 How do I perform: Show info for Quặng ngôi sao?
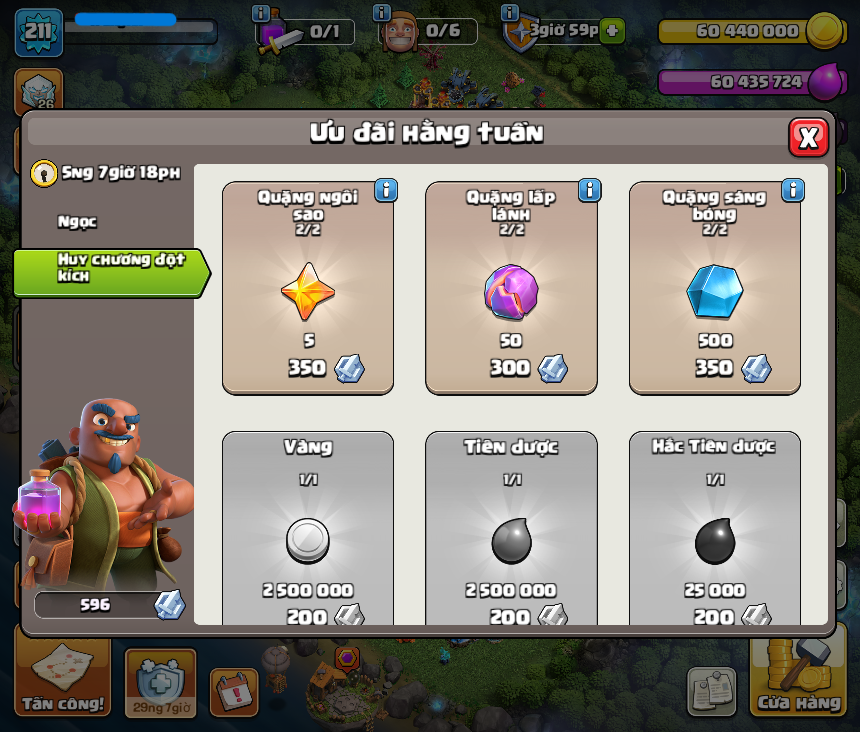coord(386,190)
